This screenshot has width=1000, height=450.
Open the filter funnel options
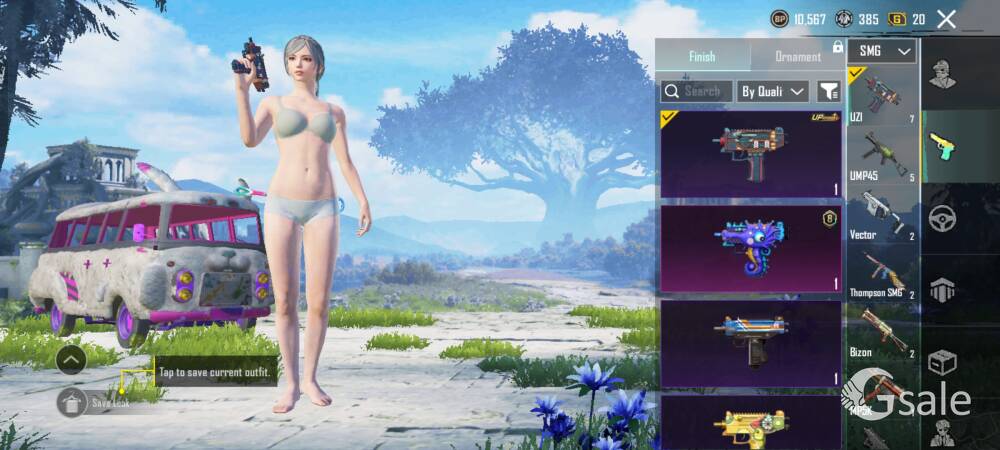pyautogui.click(x=829, y=91)
